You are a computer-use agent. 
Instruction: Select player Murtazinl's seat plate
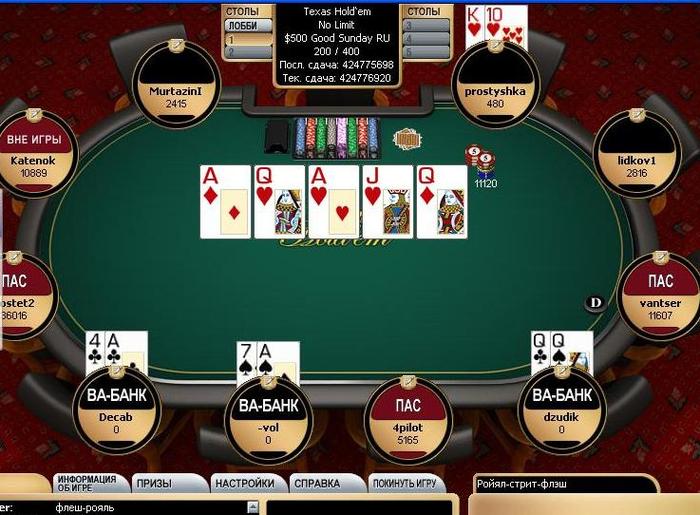176,96
